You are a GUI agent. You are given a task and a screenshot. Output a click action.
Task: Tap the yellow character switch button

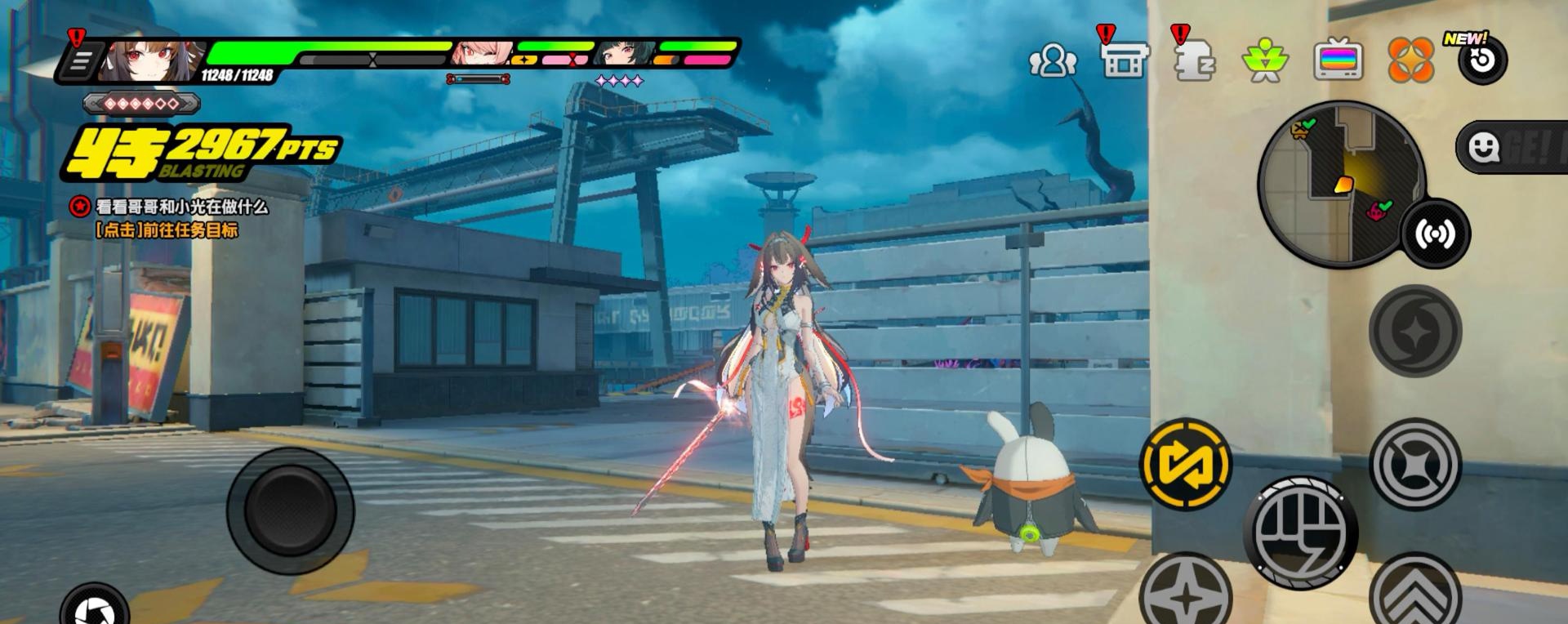tap(1186, 463)
